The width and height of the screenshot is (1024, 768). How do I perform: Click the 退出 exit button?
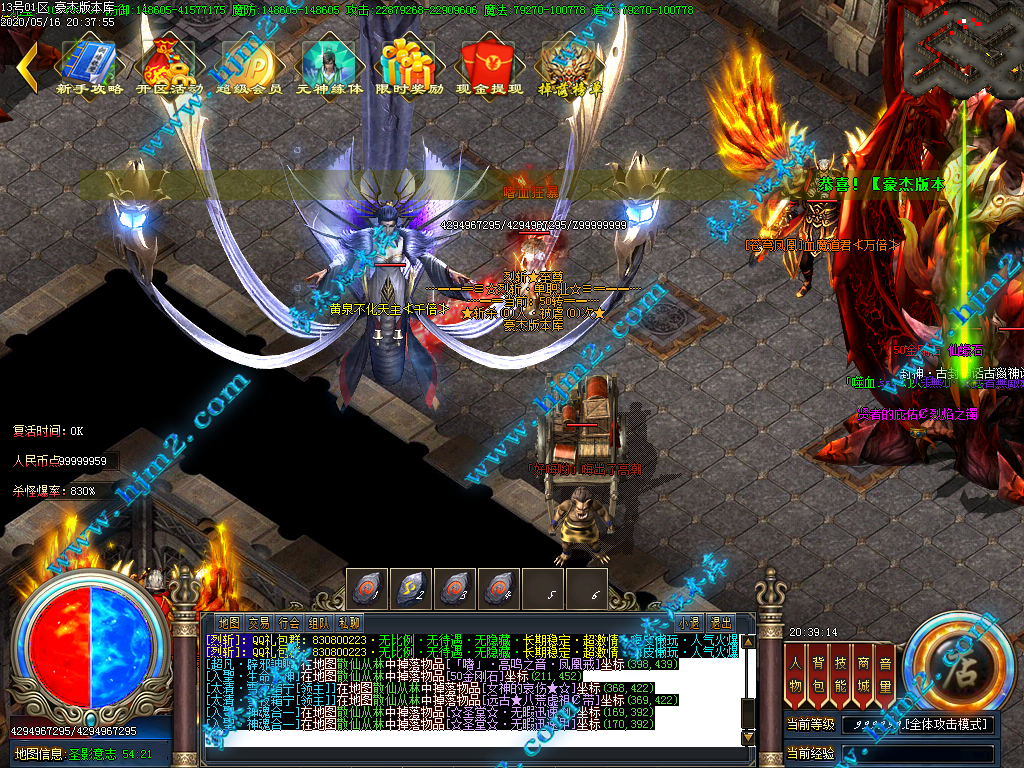(x=720, y=623)
